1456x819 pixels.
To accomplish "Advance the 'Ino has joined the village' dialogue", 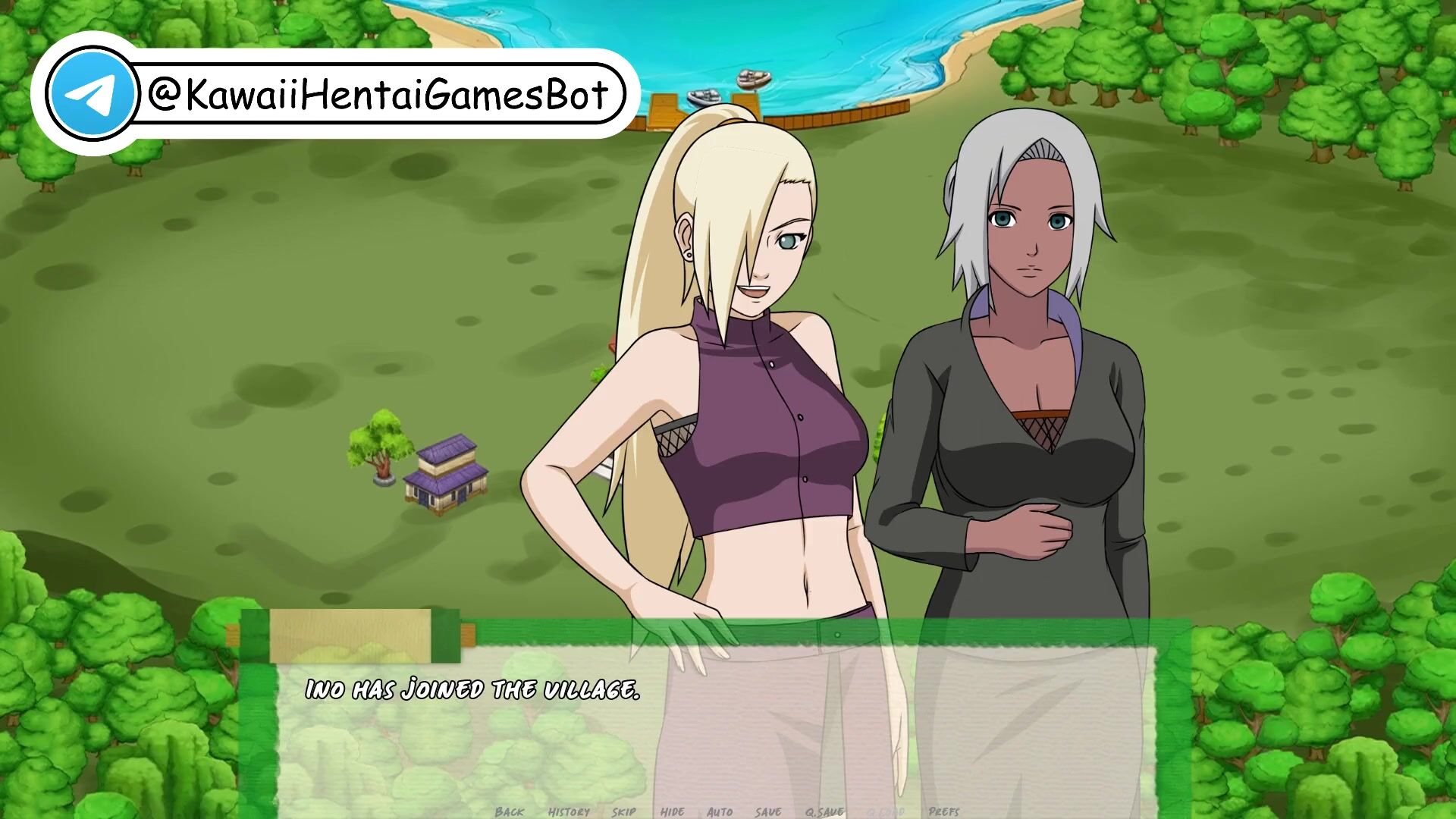I will tap(713, 728).
